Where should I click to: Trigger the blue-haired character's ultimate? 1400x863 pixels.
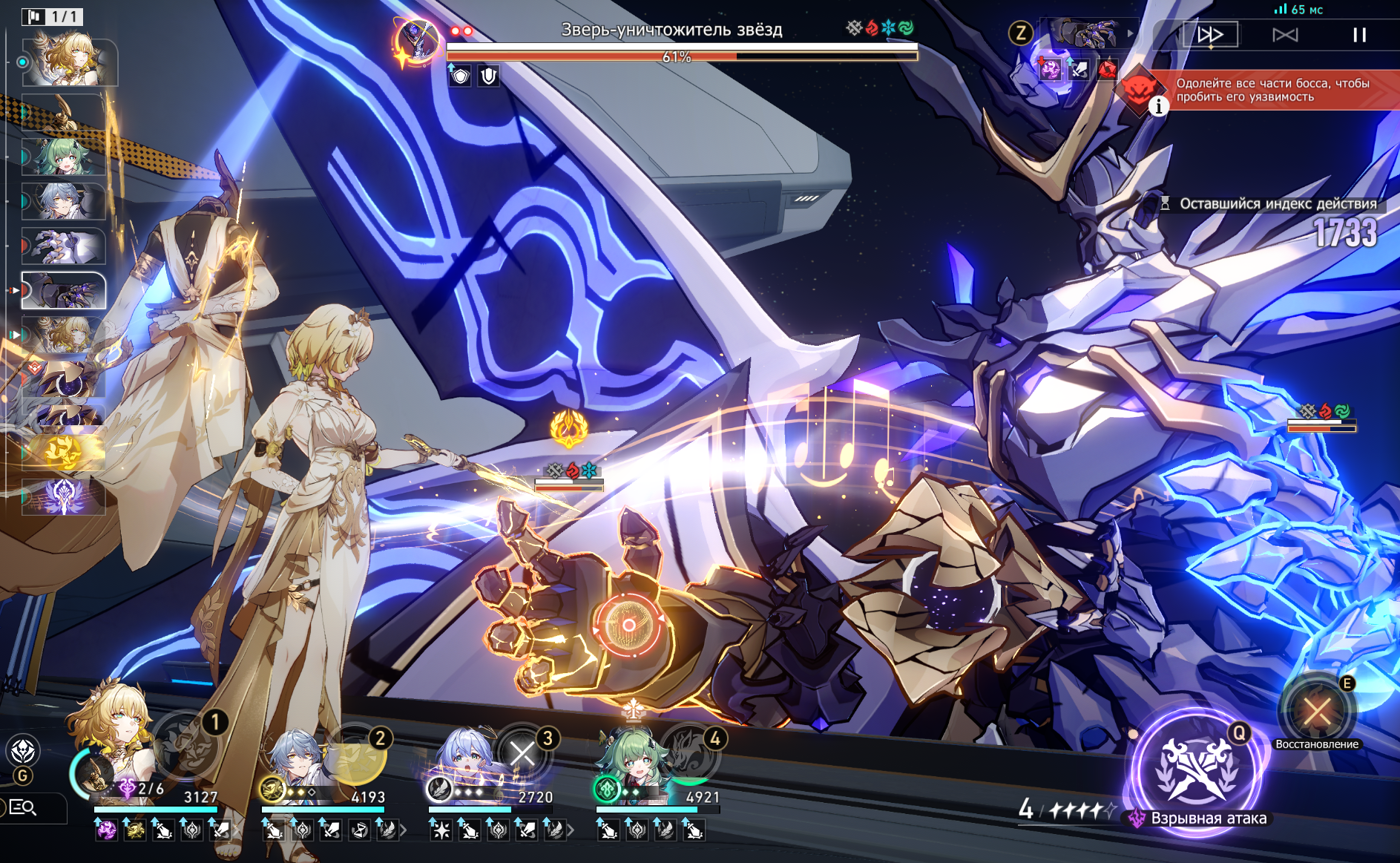524,754
